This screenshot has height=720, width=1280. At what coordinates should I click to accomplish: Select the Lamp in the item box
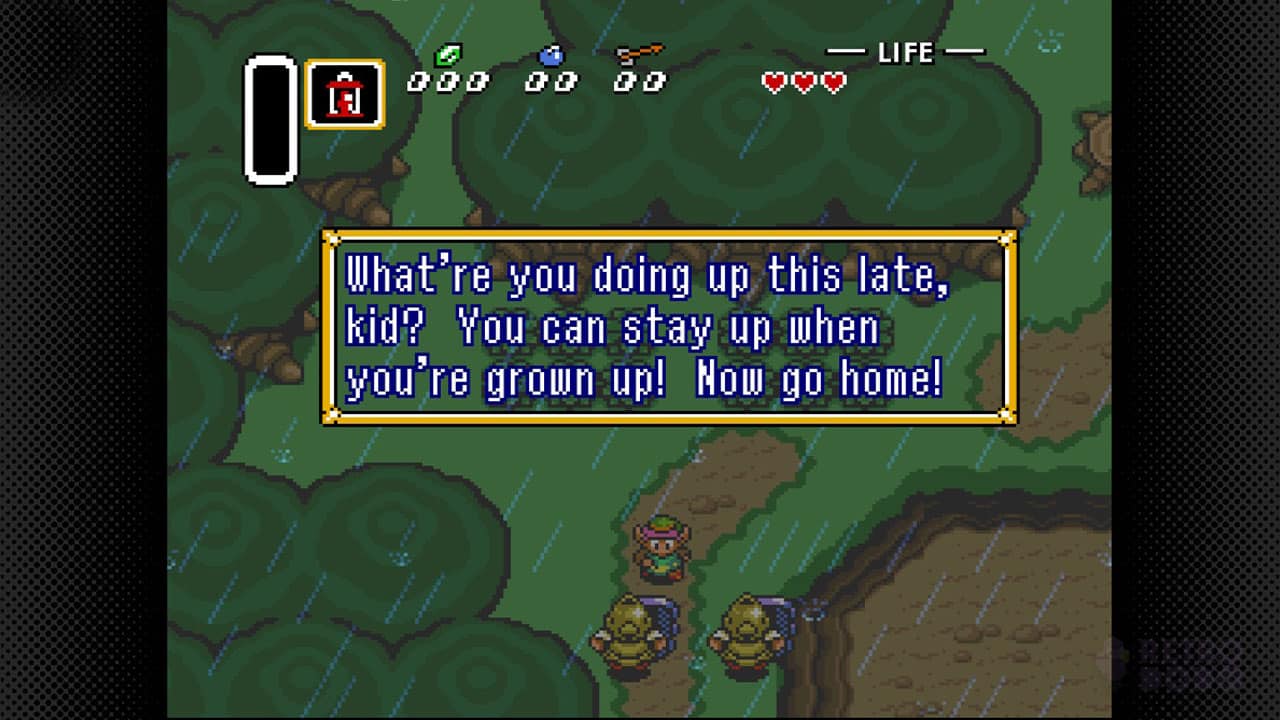[x=344, y=94]
